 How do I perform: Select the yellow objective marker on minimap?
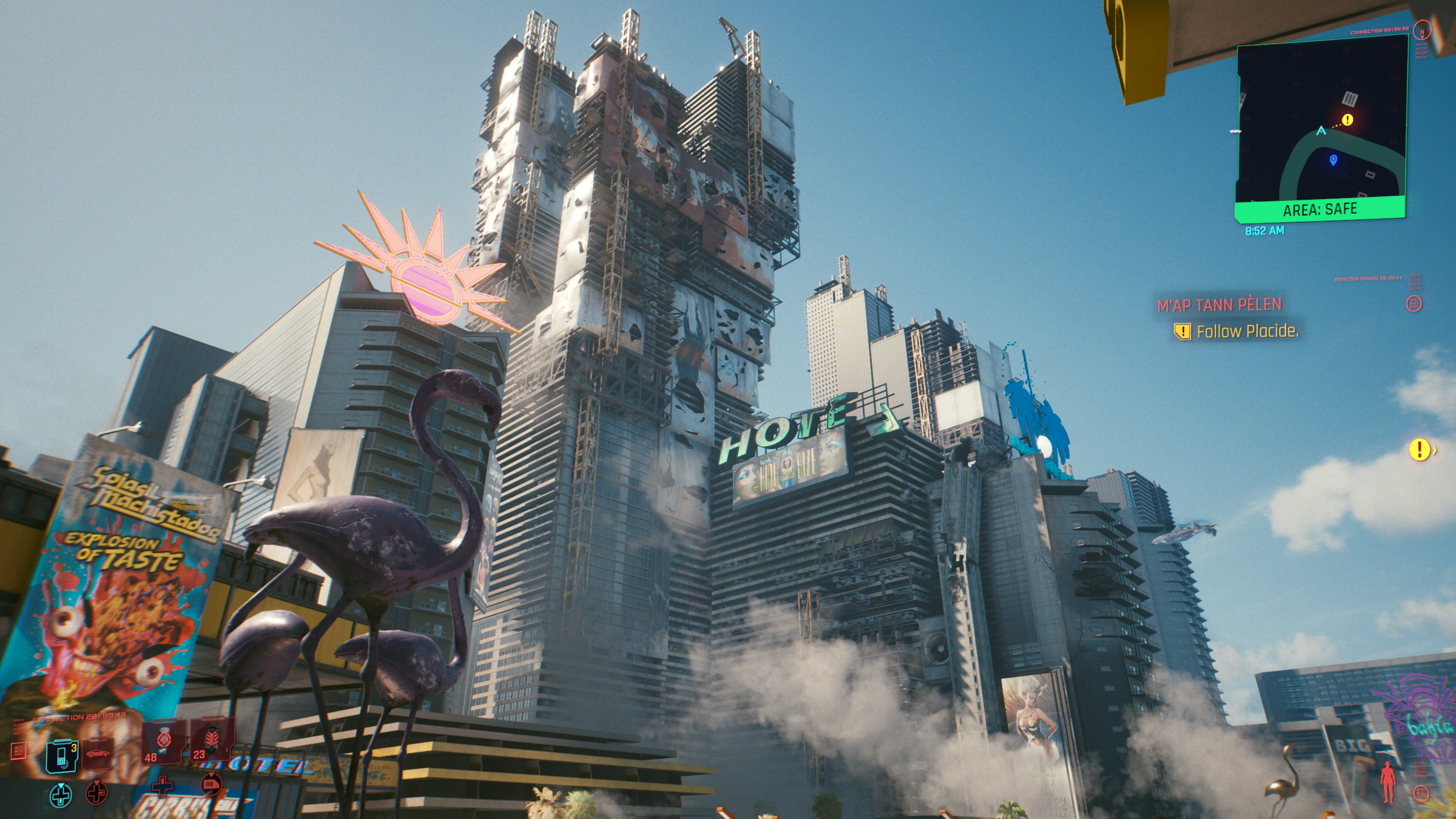(x=1348, y=119)
